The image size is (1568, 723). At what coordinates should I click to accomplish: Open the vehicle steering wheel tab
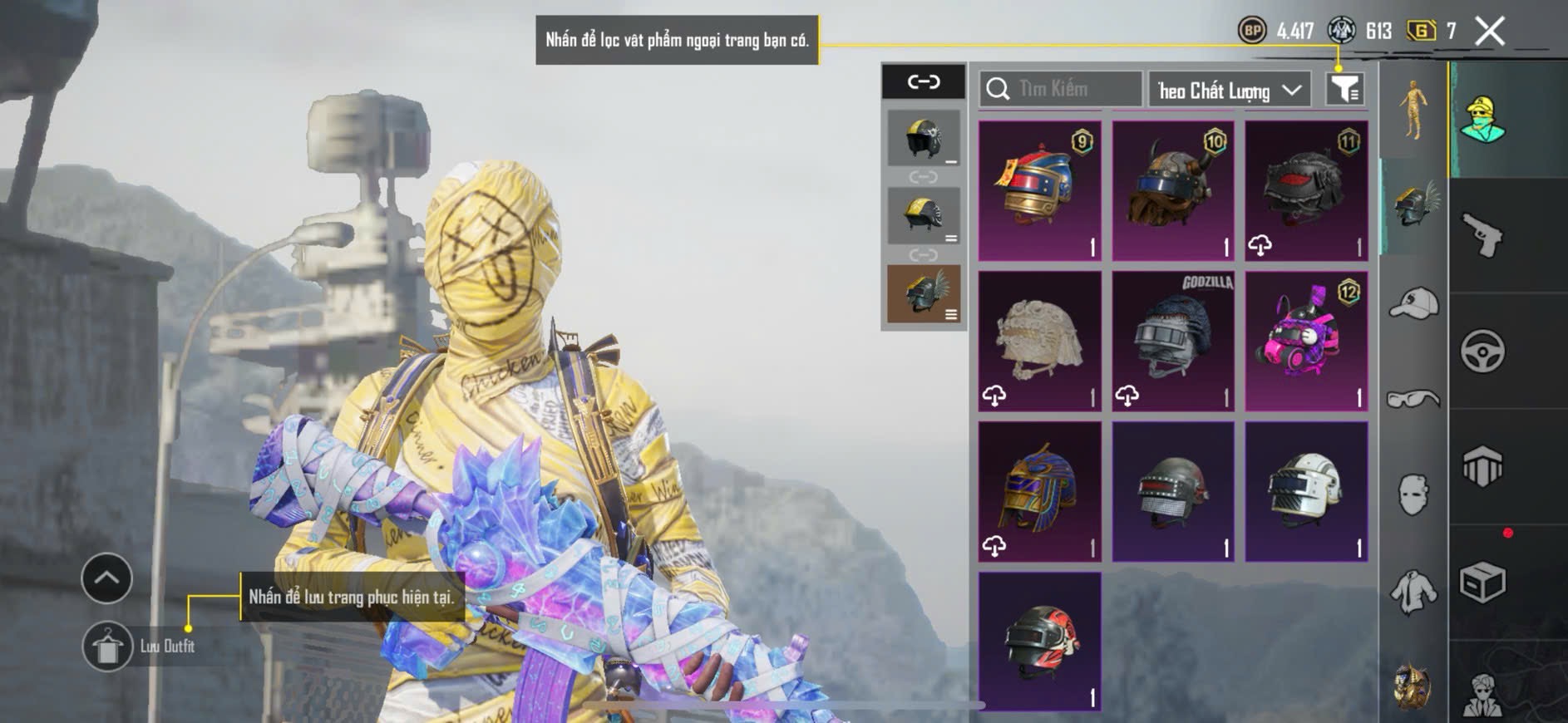[x=1483, y=351]
